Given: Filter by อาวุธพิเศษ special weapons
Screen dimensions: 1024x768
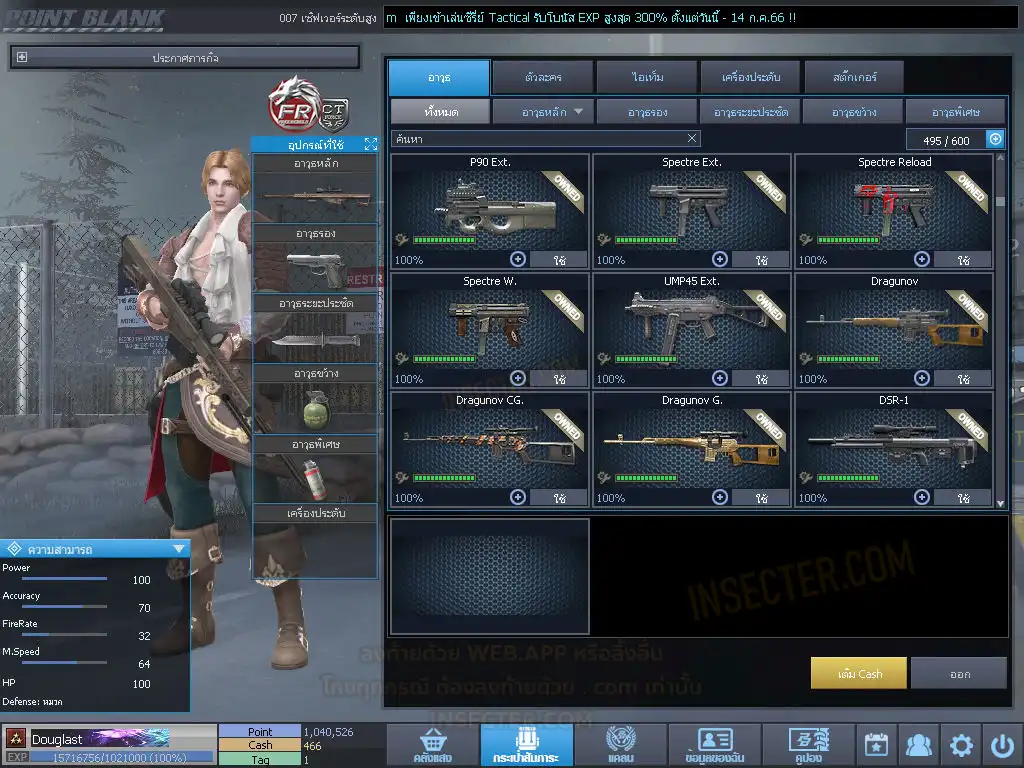Looking at the screenshot, I should pyautogui.click(x=954, y=111).
